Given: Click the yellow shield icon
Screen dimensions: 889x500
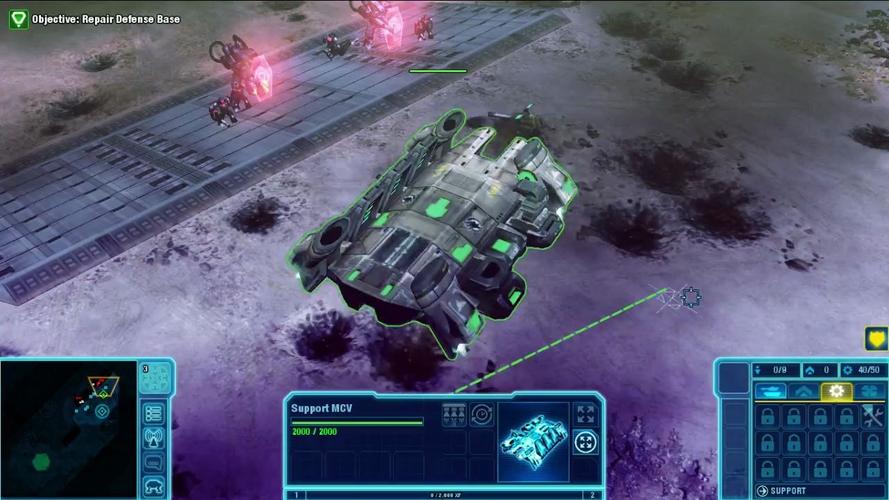Looking at the screenshot, I should [877, 339].
